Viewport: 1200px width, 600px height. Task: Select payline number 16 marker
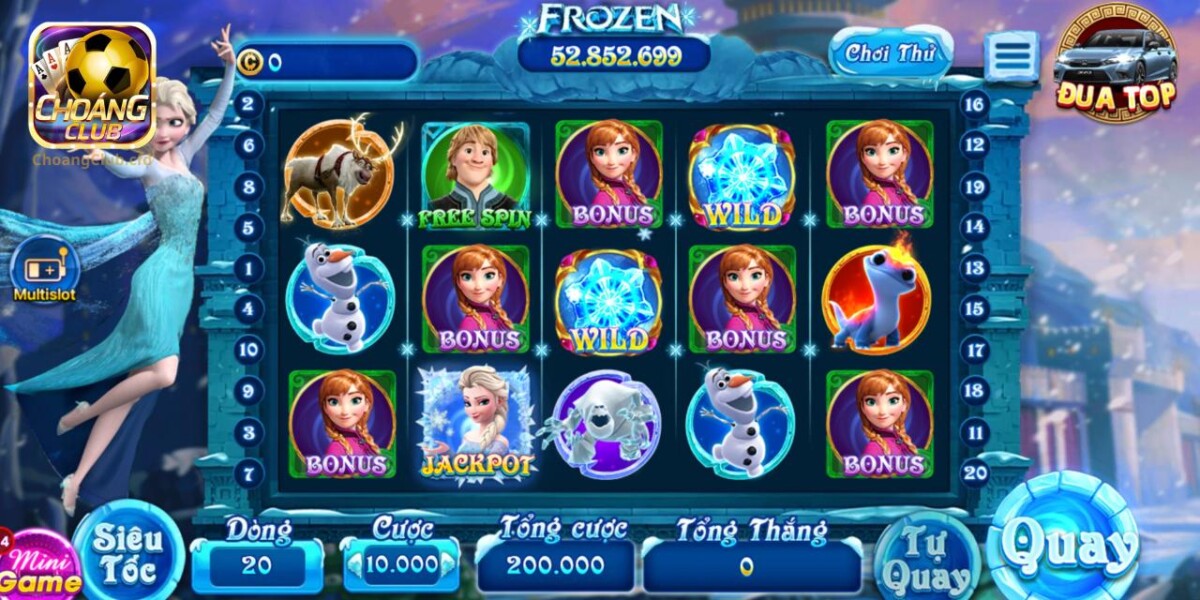point(974,104)
